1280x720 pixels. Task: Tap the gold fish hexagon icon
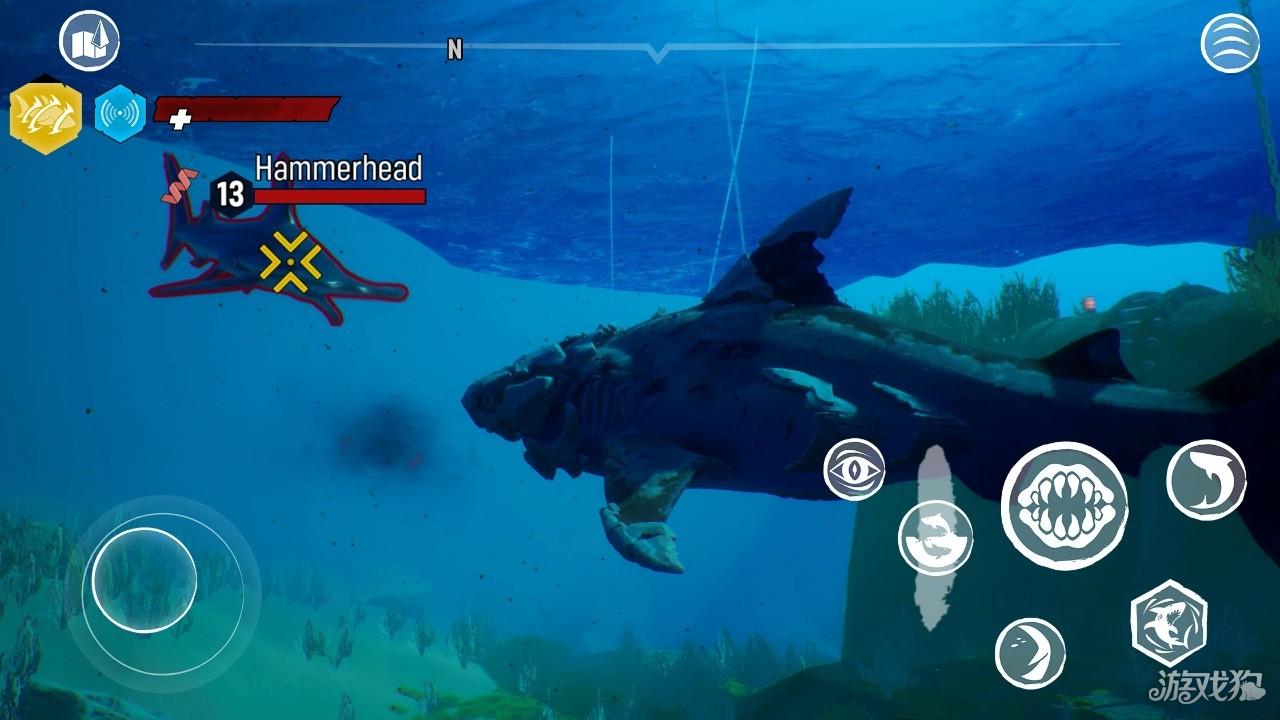(45, 116)
